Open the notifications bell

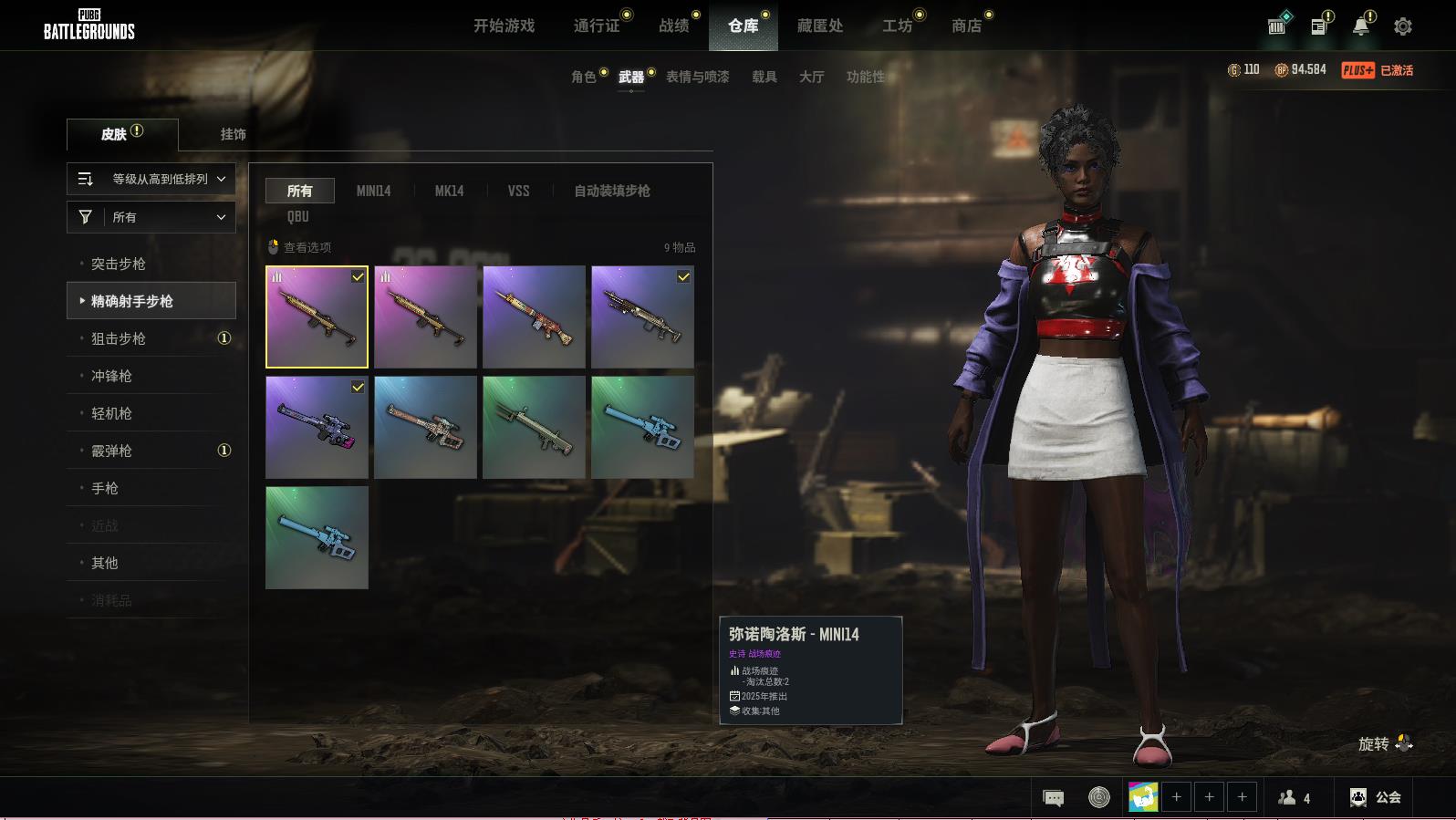pos(1360,26)
